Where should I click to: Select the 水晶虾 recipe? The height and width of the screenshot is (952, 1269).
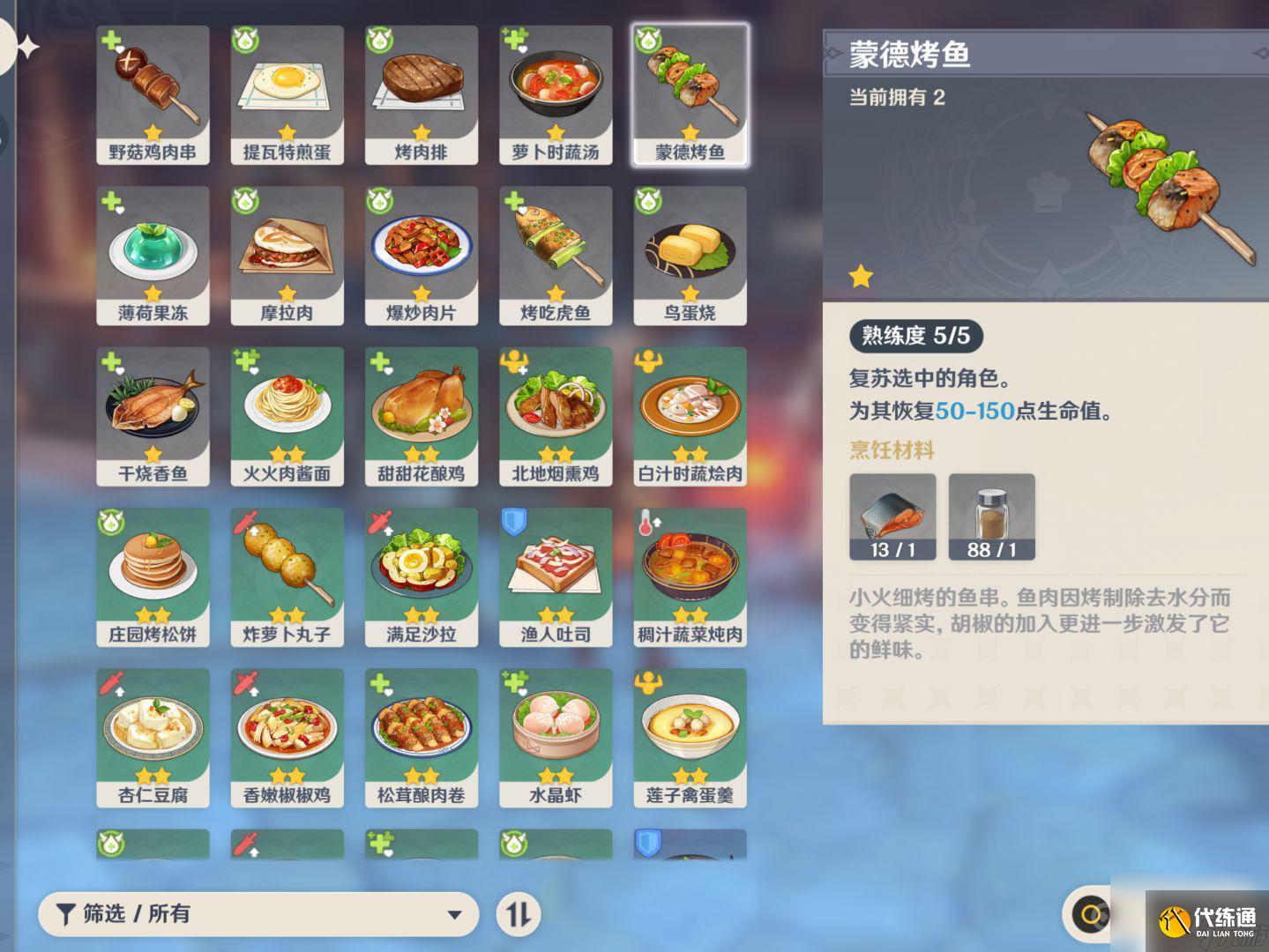pos(556,736)
